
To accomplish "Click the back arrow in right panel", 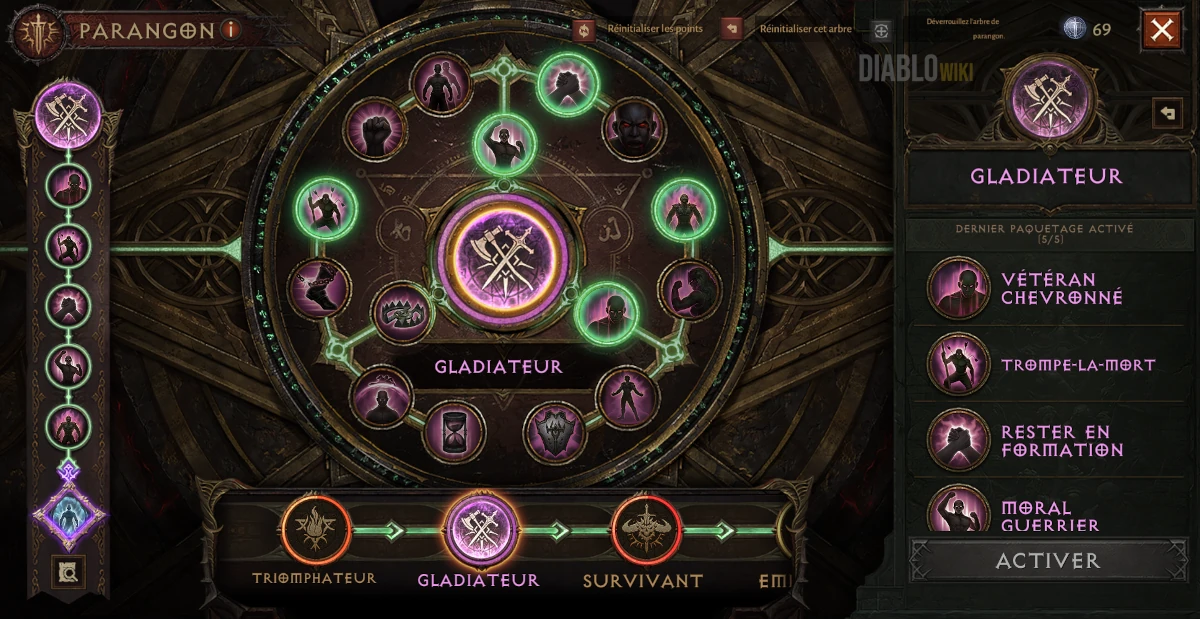I will coord(1166,113).
